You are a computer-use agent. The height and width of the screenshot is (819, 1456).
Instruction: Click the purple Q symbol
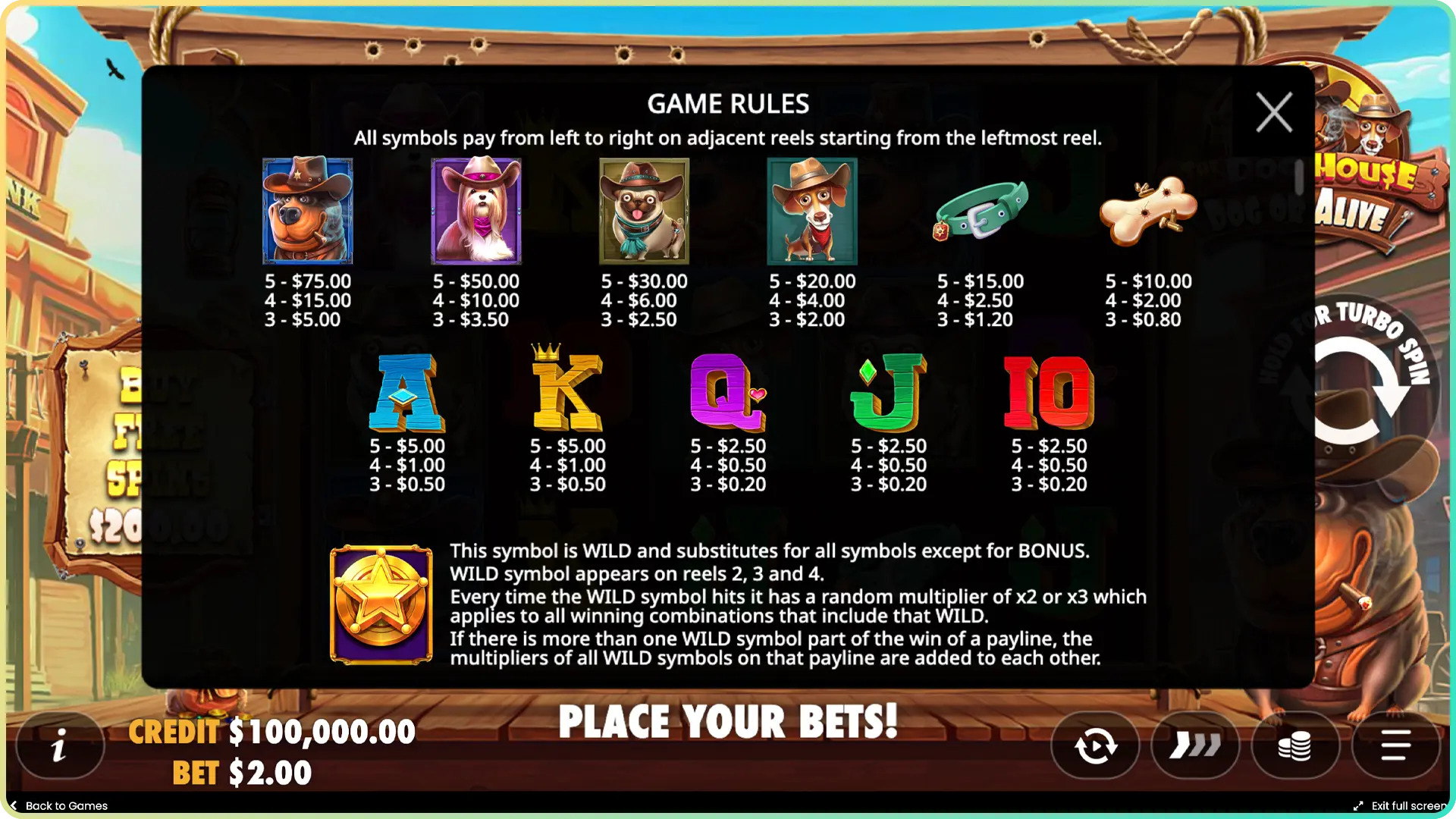[x=726, y=392]
